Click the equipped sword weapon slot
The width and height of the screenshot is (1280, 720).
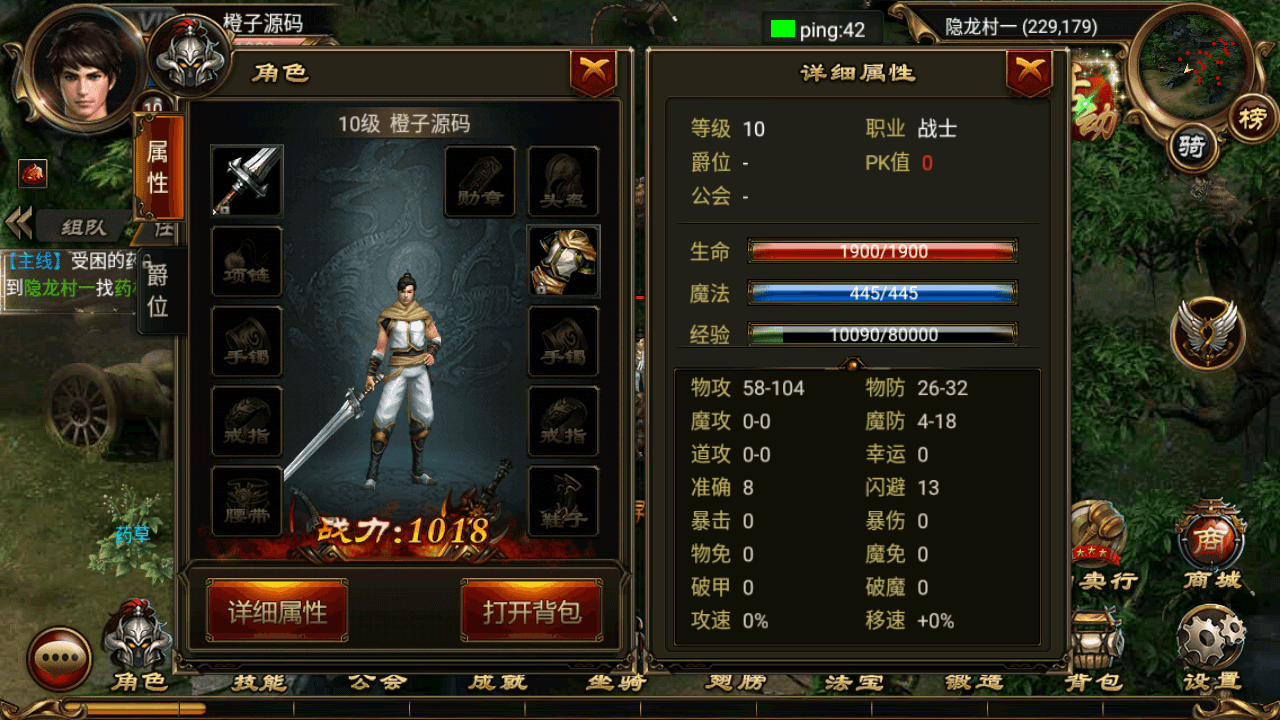point(246,182)
